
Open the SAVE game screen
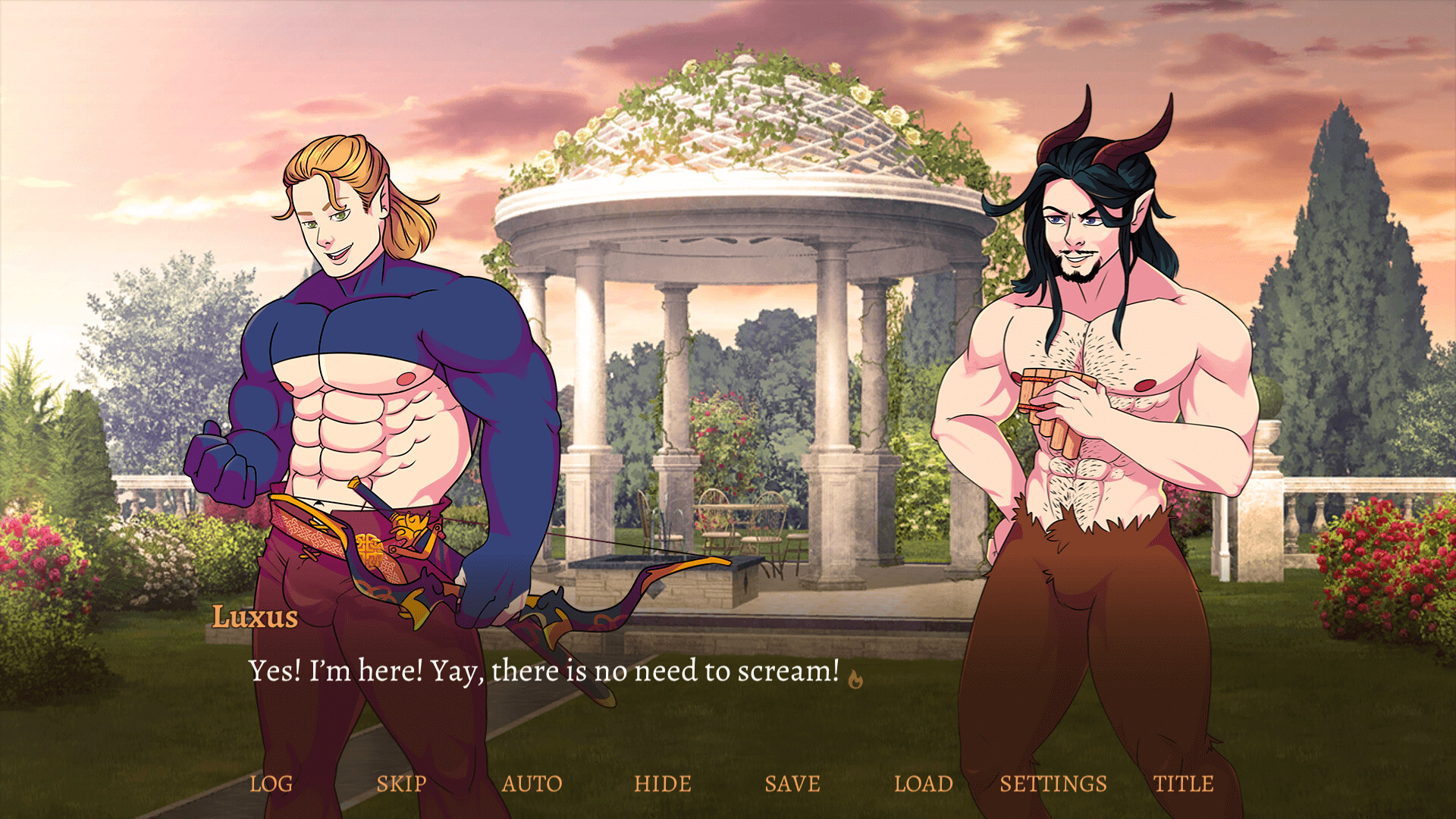click(792, 783)
